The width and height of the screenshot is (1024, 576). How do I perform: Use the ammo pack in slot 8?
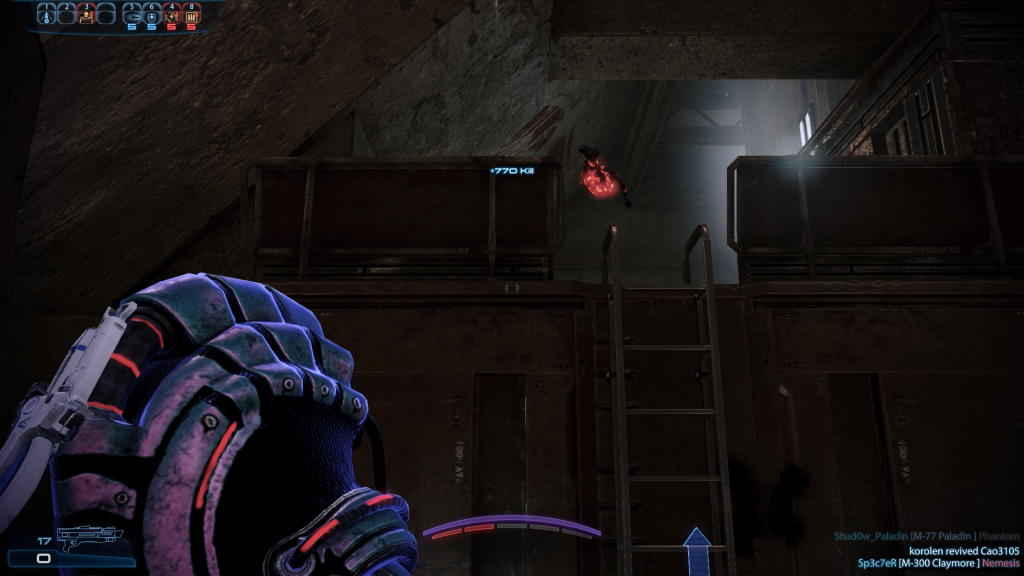coord(191,16)
